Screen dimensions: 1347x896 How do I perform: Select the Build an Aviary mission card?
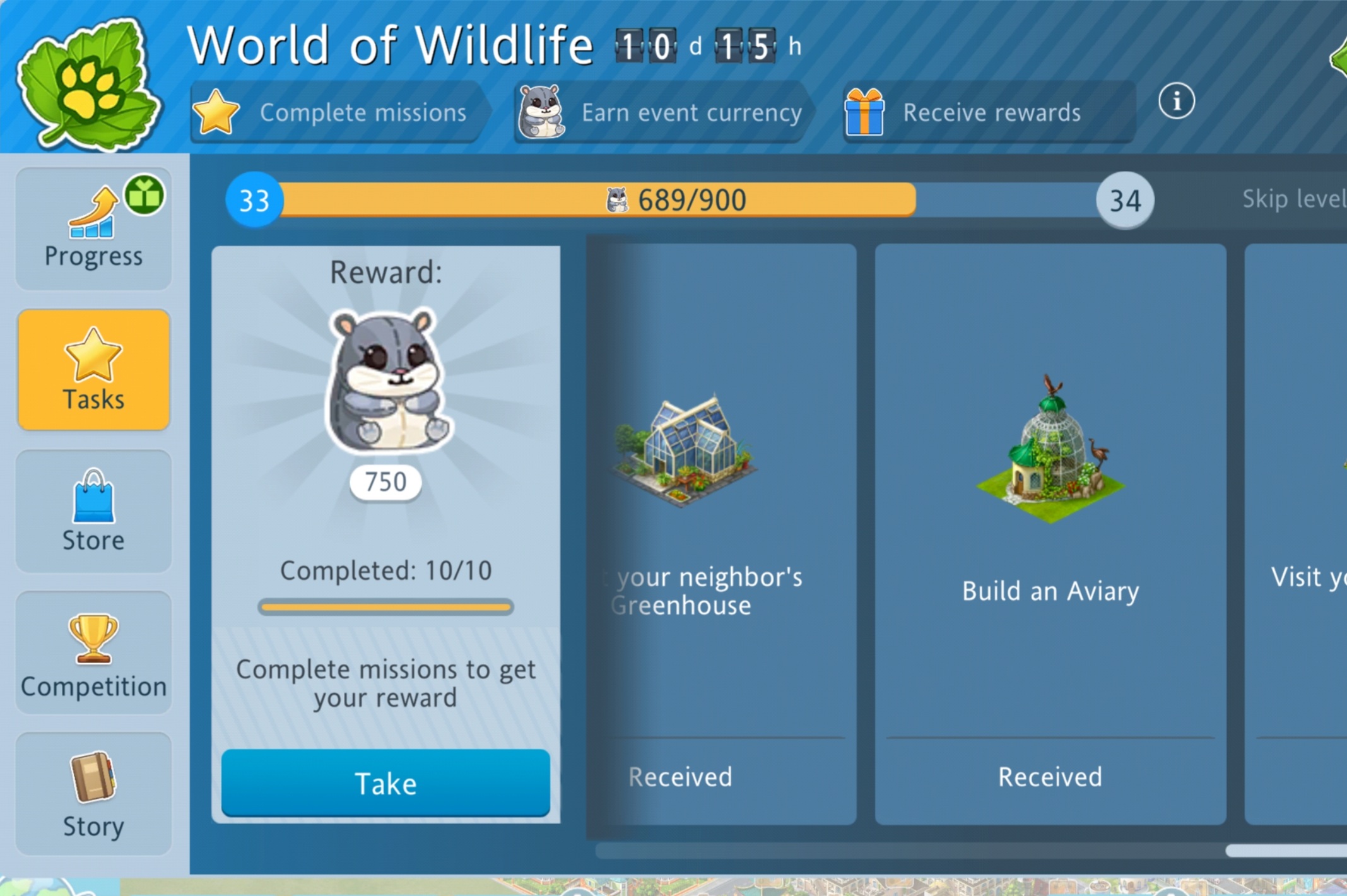pos(1050,533)
